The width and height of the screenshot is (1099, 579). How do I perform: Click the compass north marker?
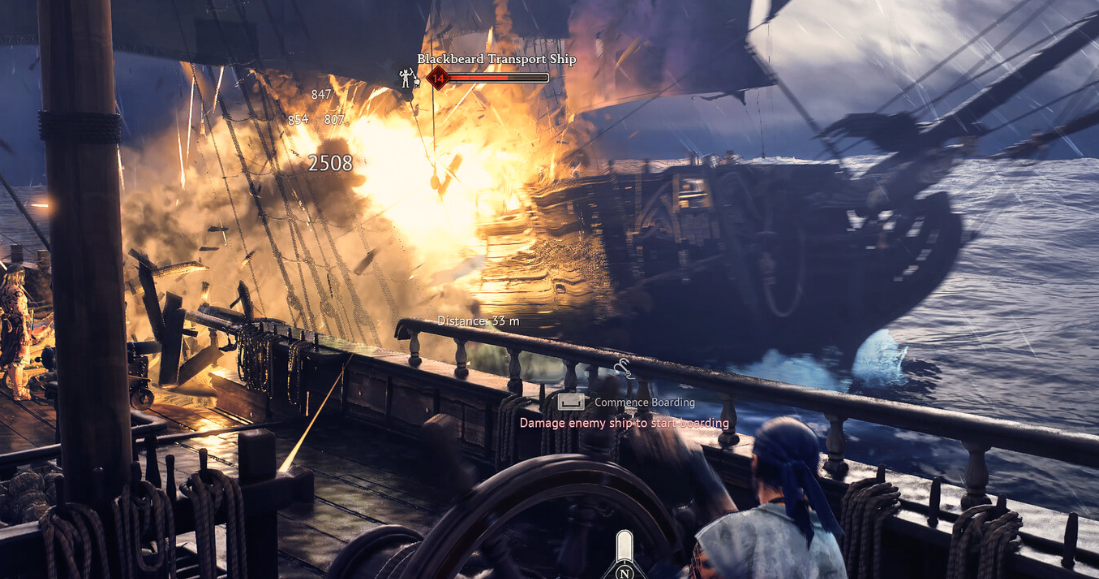(x=624, y=572)
